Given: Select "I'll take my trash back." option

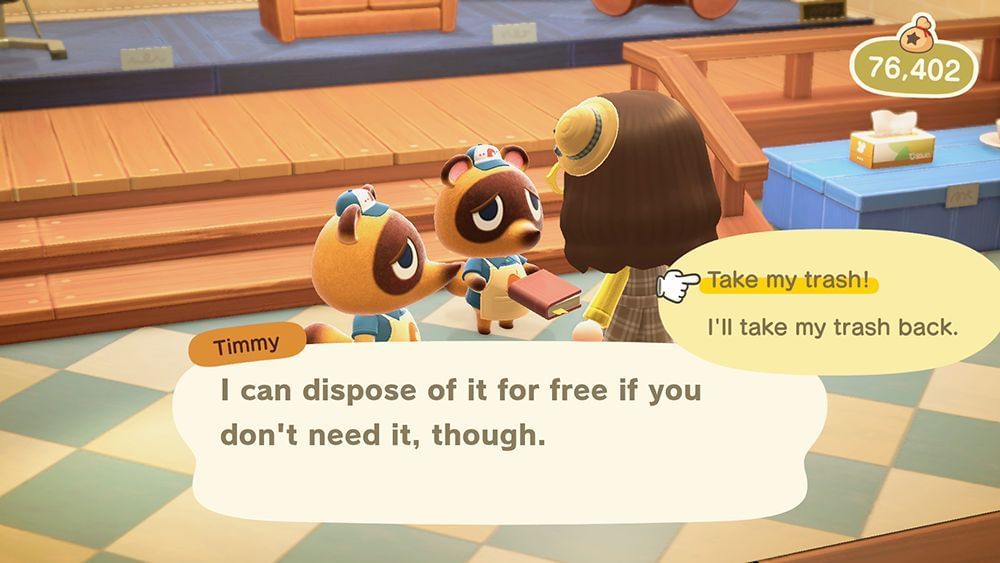Looking at the screenshot, I should click(x=832, y=326).
